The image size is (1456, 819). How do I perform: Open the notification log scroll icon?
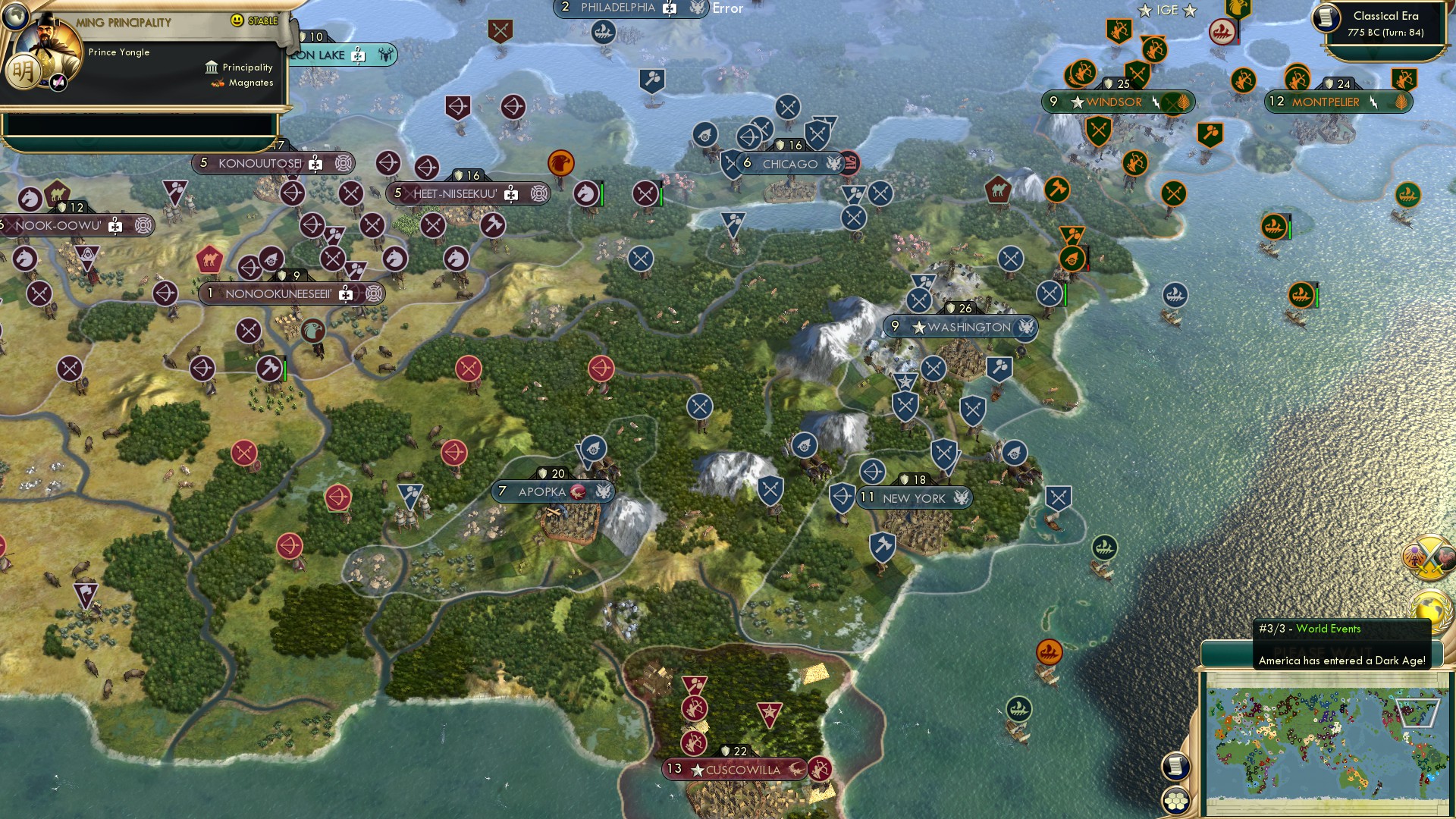[x=1175, y=767]
